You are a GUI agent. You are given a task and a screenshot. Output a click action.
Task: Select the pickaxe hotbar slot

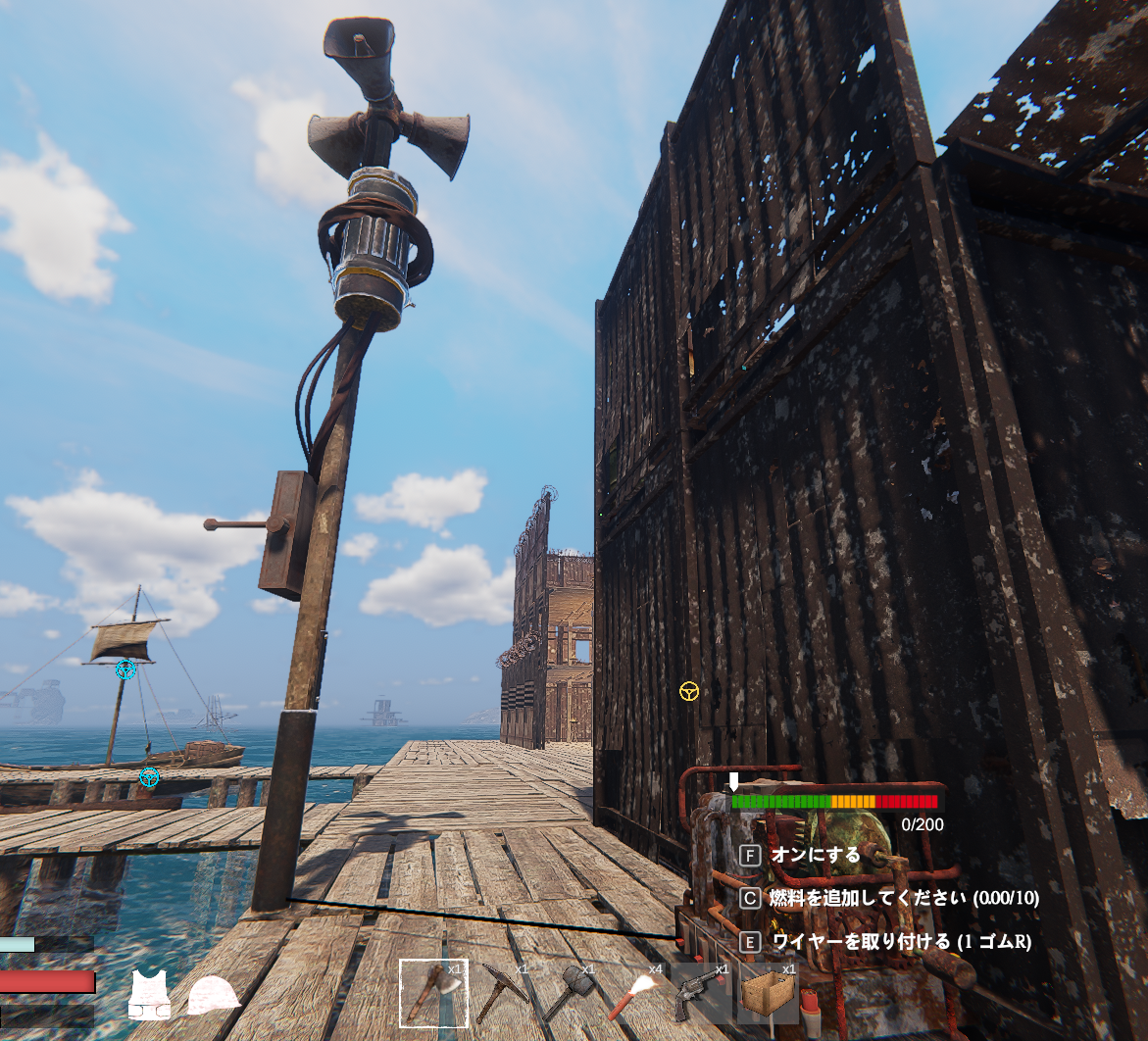tap(501, 994)
